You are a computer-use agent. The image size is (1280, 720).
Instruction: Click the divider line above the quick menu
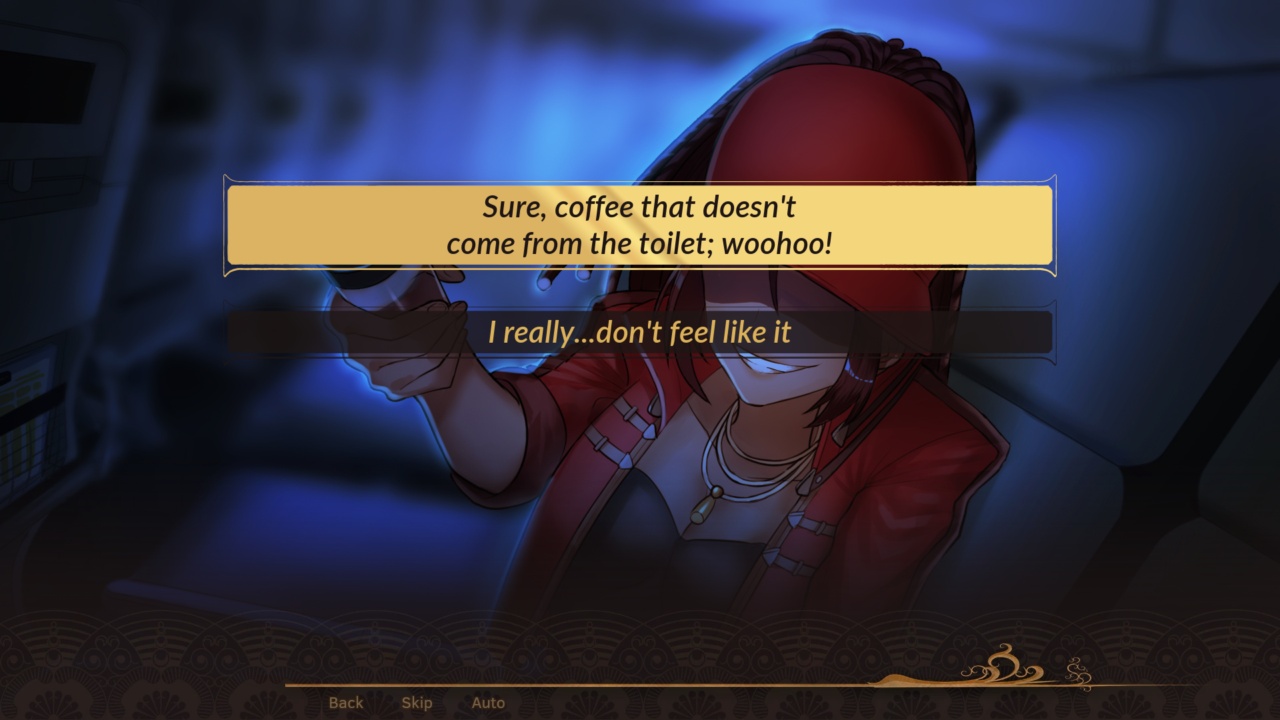640,687
